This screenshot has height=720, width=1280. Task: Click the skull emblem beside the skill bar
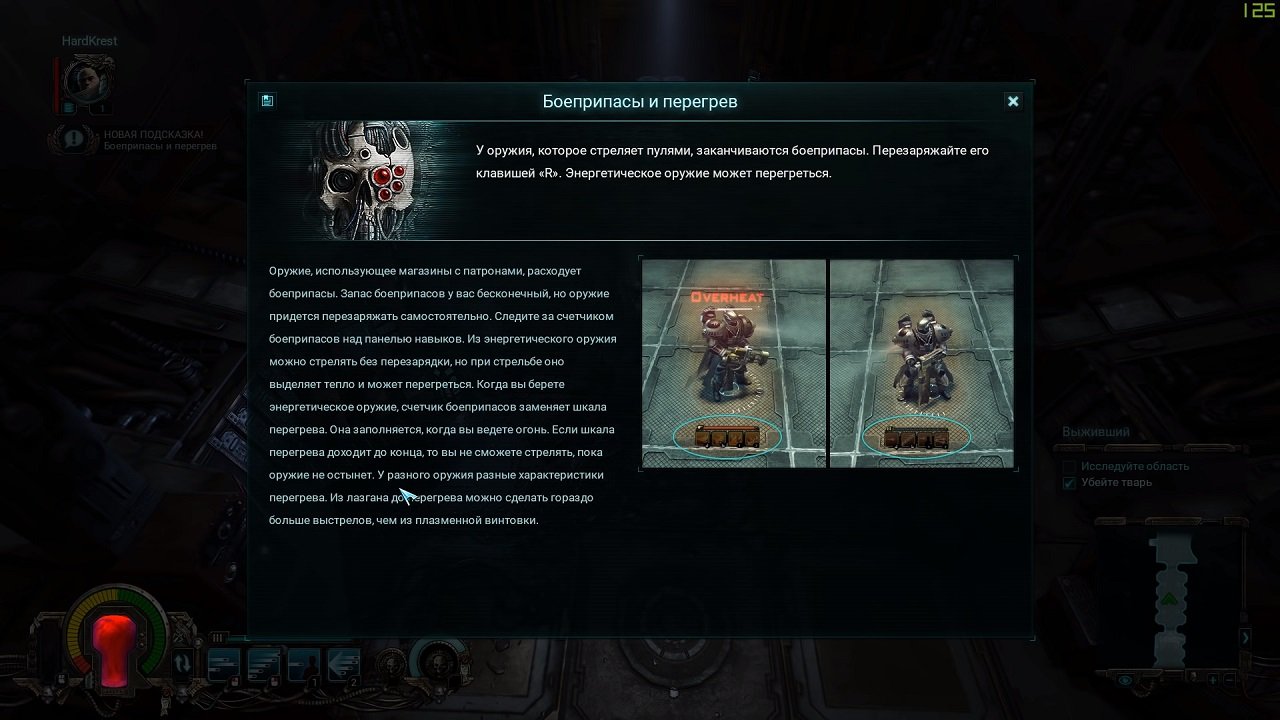click(x=391, y=665)
